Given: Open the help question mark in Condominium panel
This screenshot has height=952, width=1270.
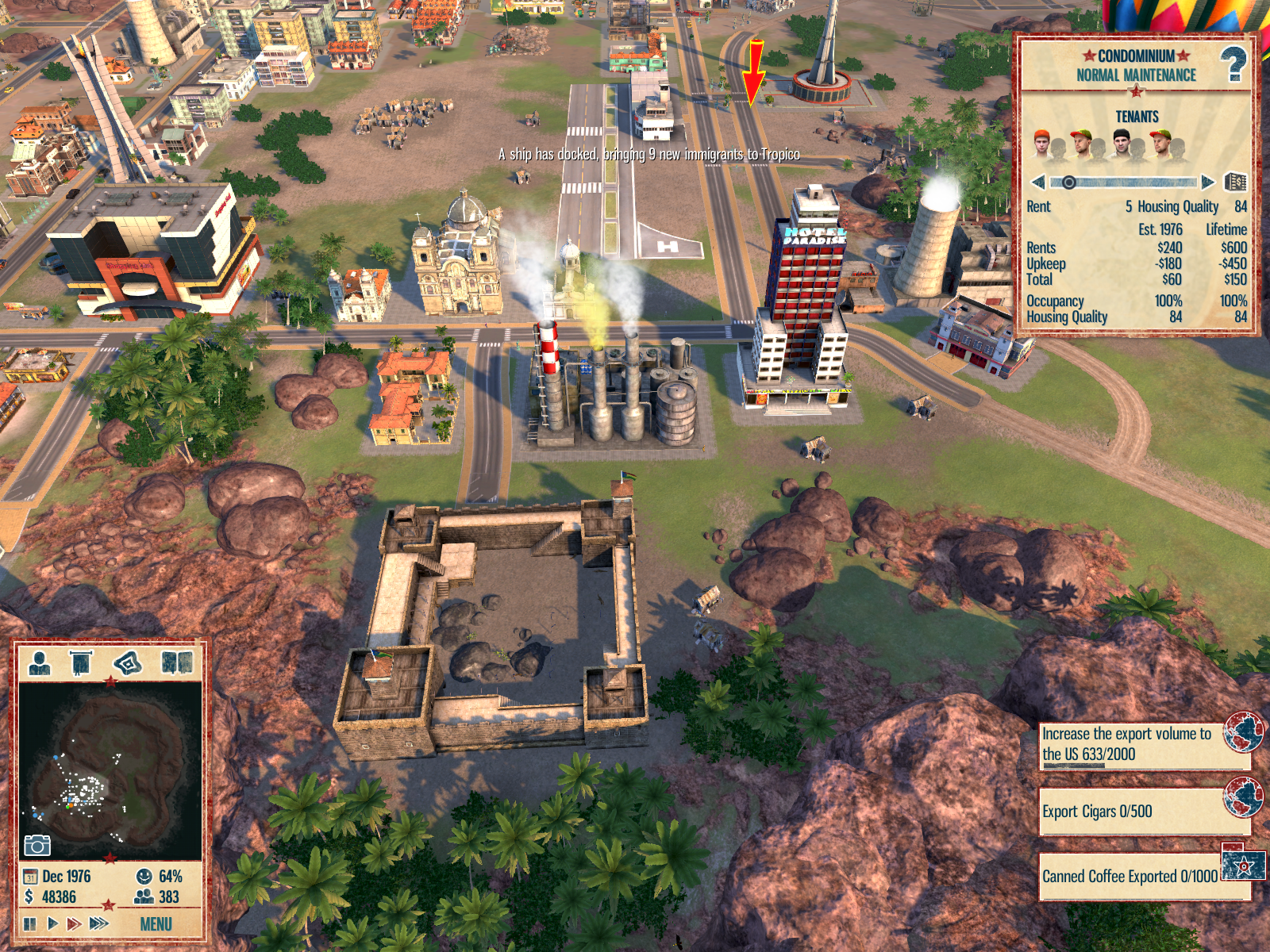Looking at the screenshot, I should click(1233, 63).
